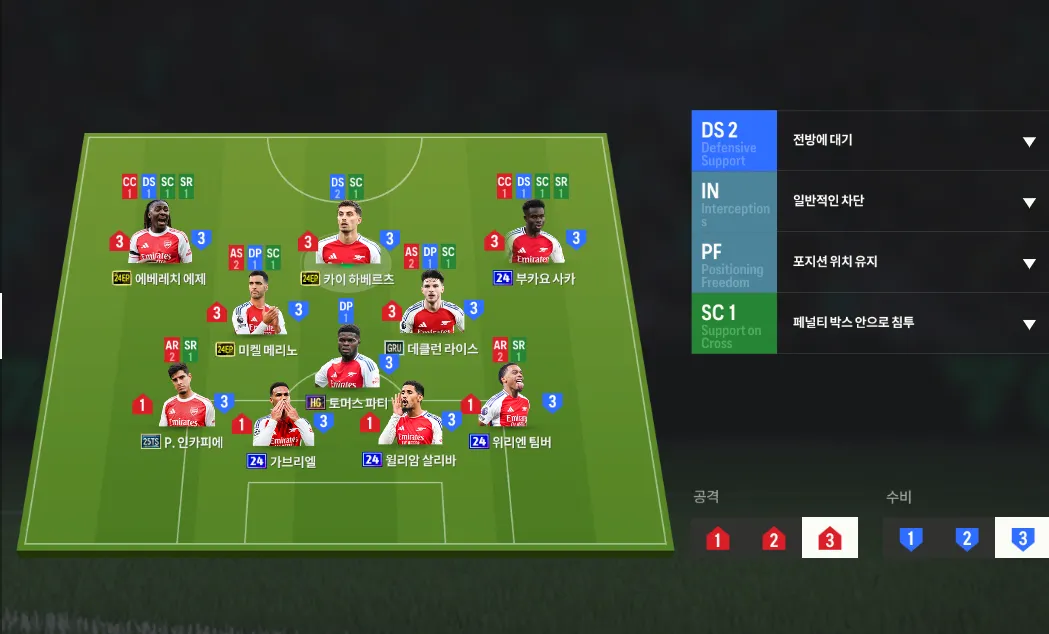Open the DS 2 Defensive Support dropdown
Image resolution: width=1049 pixels, height=634 pixels.
[x=1028, y=141]
